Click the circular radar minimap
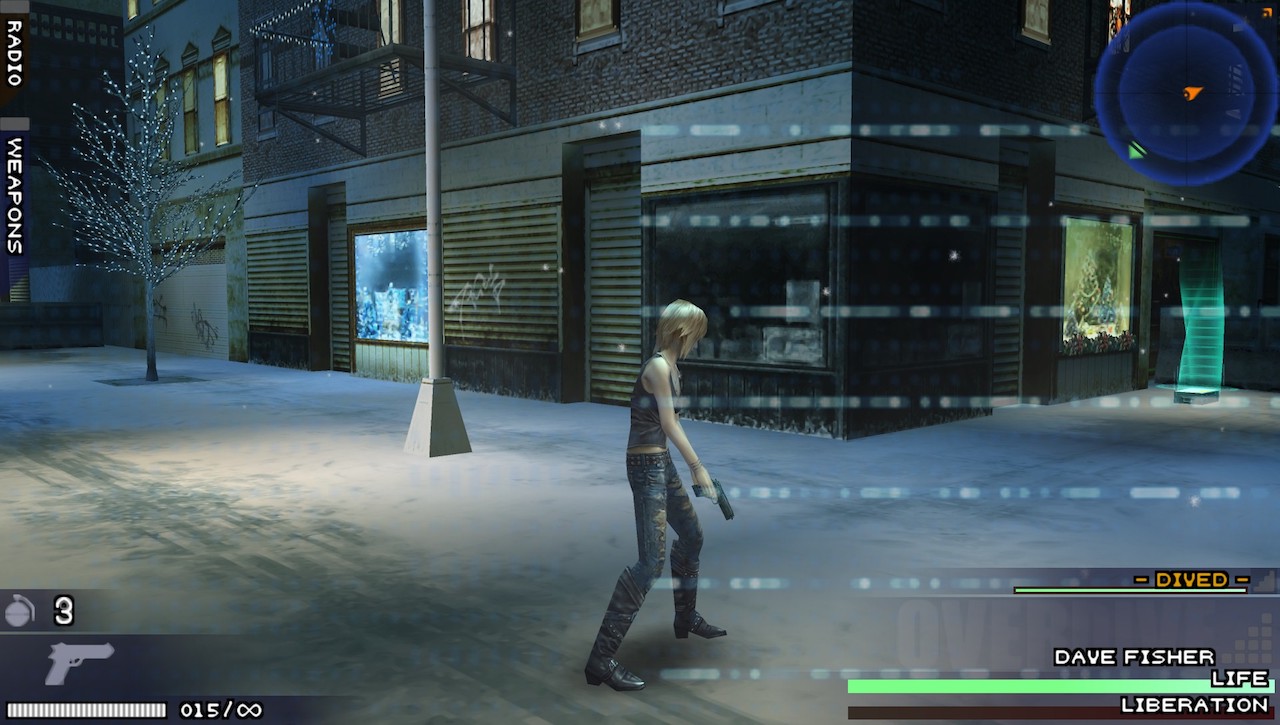Image resolution: width=1280 pixels, height=725 pixels. (x=1186, y=93)
